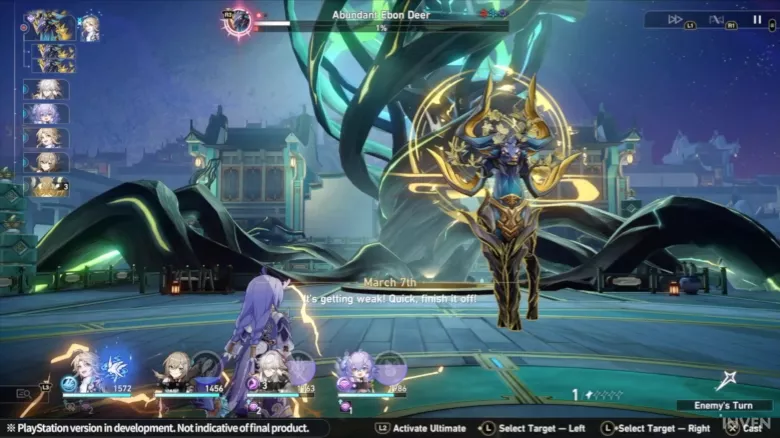This screenshot has width=780, height=438.
Task: Select the turn-order entry marked with 3
Action: pyautogui.click(x=47, y=186)
